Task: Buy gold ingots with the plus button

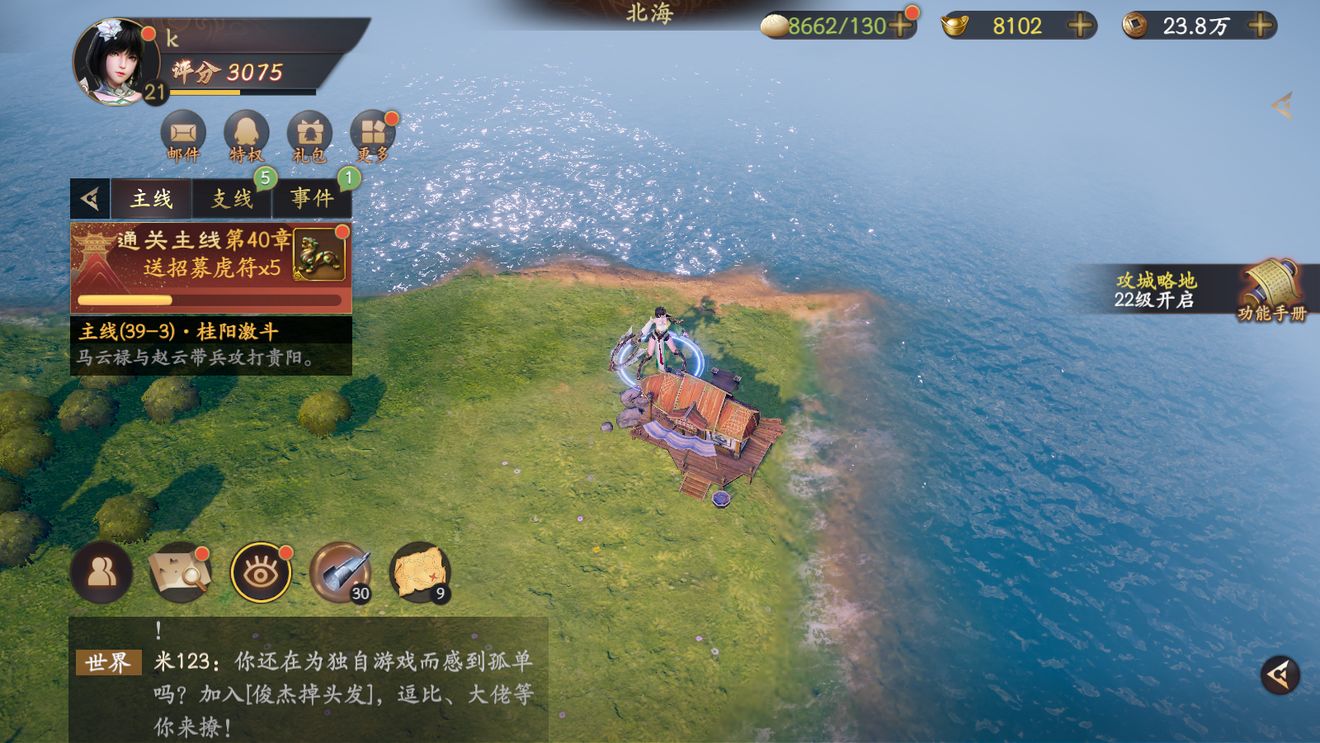Action: (x=1080, y=26)
